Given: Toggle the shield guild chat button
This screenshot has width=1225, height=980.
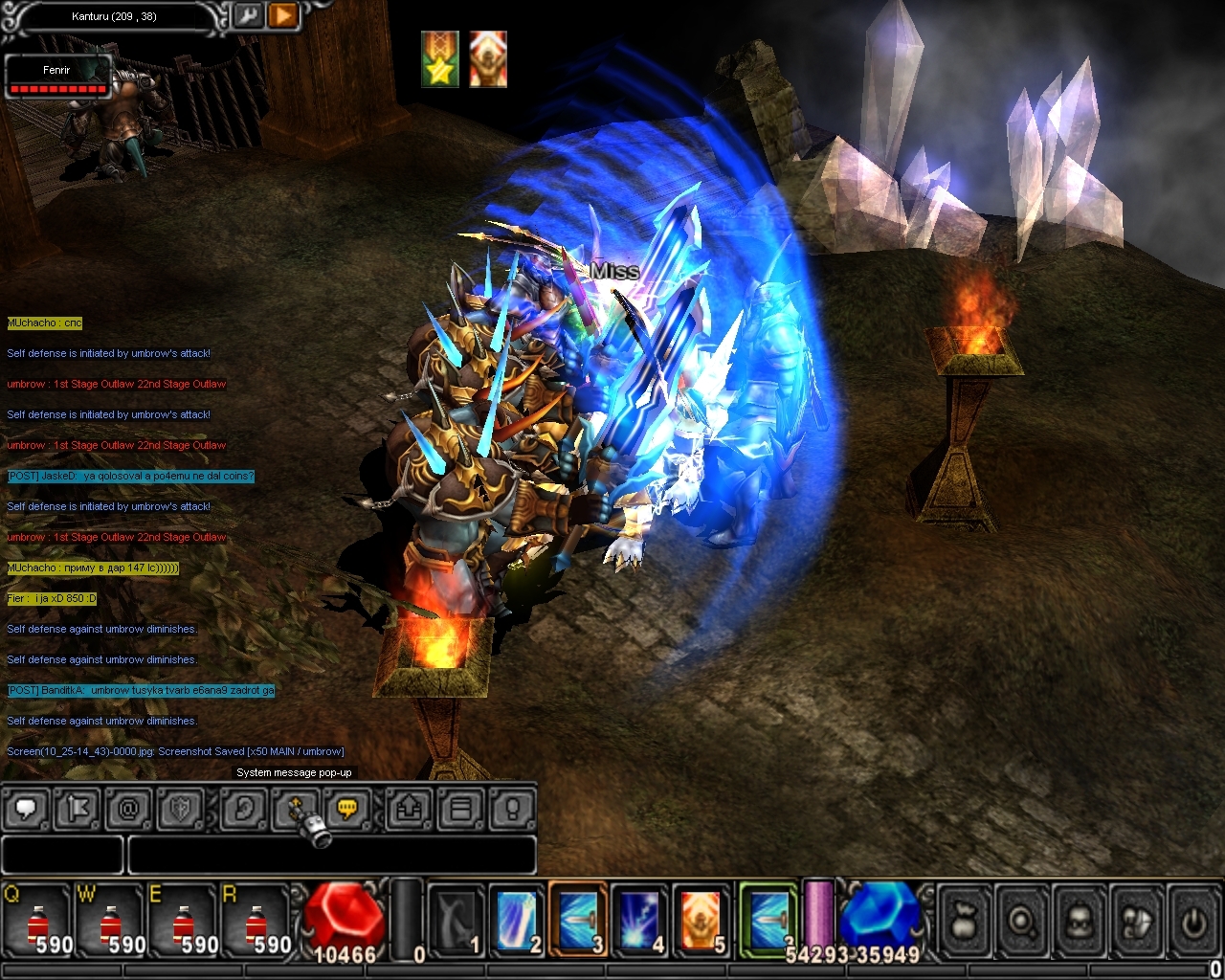Looking at the screenshot, I should click(x=180, y=810).
